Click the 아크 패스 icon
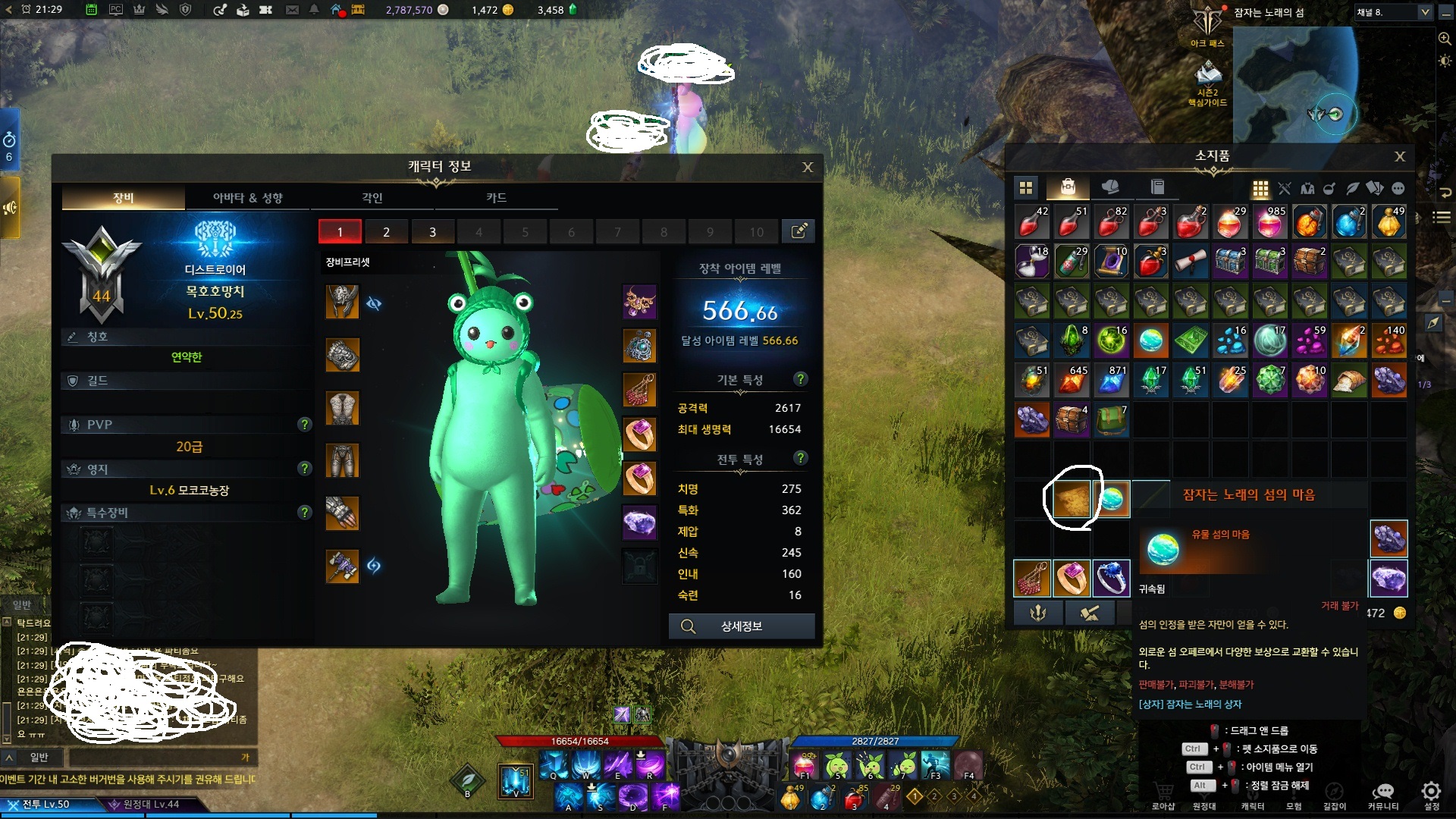Viewport: 1456px width, 819px height. [1207, 26]
